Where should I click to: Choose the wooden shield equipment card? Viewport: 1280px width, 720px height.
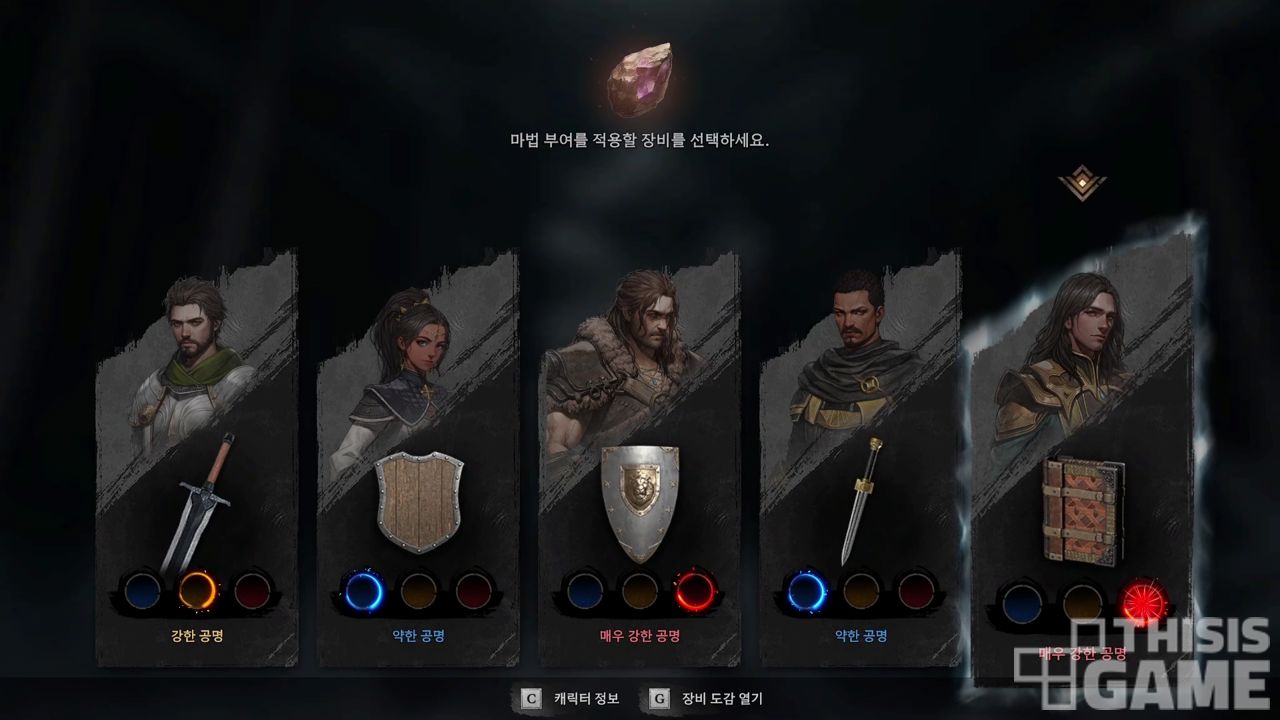click(419, 502)
